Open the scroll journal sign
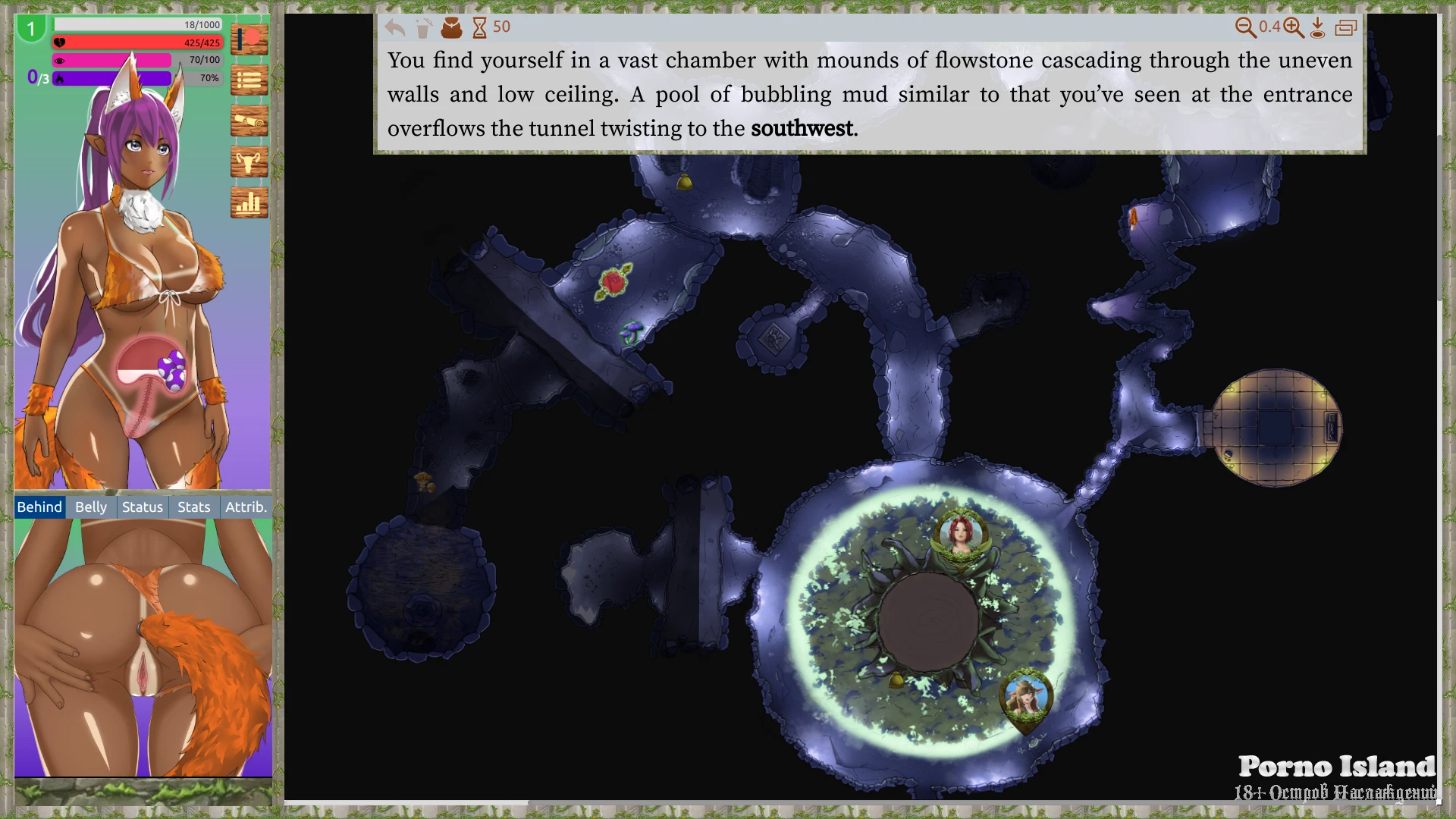Viewport: 1456px width, 819px height. click(249, 121)
